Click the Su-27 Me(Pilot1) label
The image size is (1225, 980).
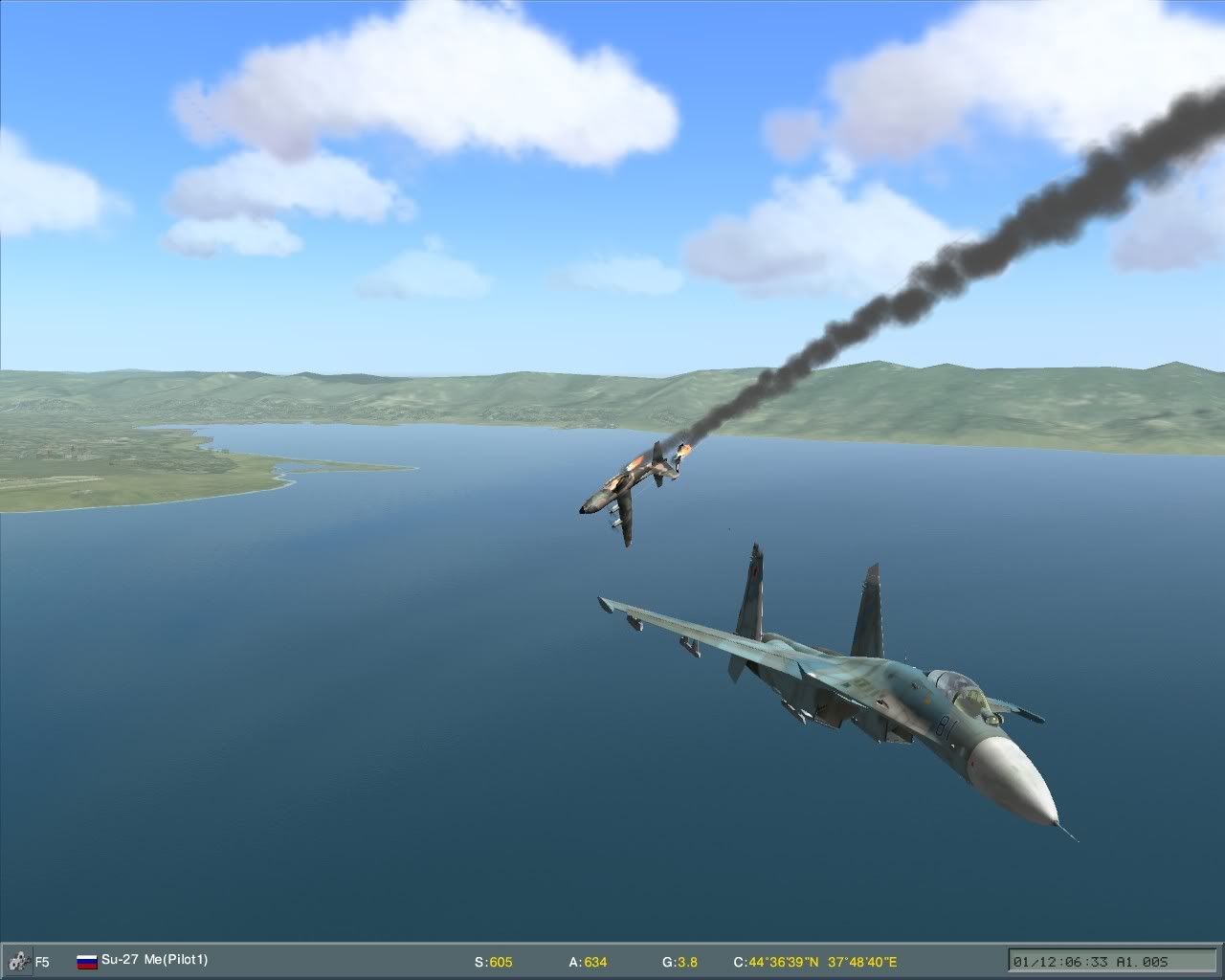pyautogui.click(x=156, y=960)
